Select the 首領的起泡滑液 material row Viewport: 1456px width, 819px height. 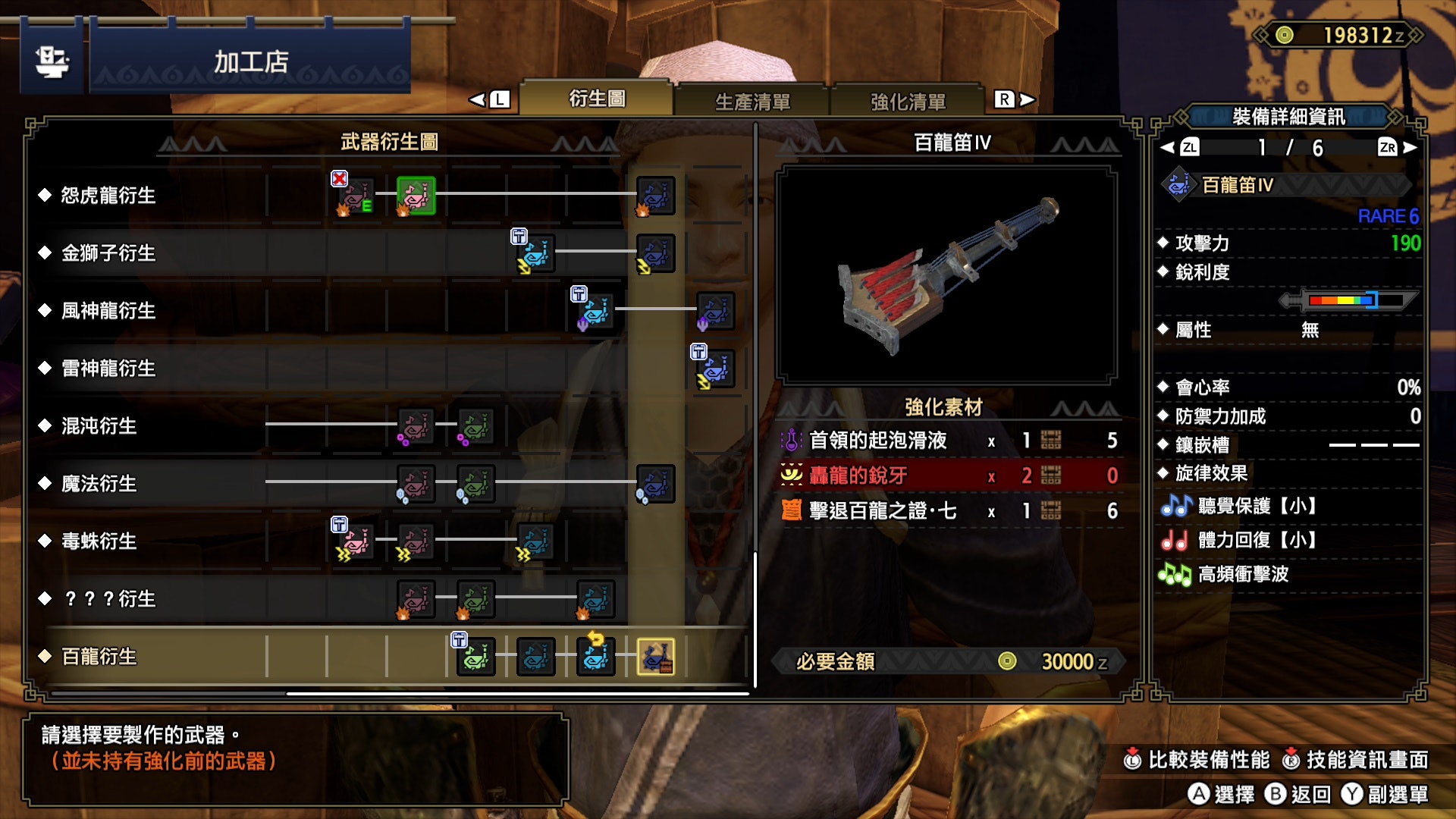click(x=948, y=441)
